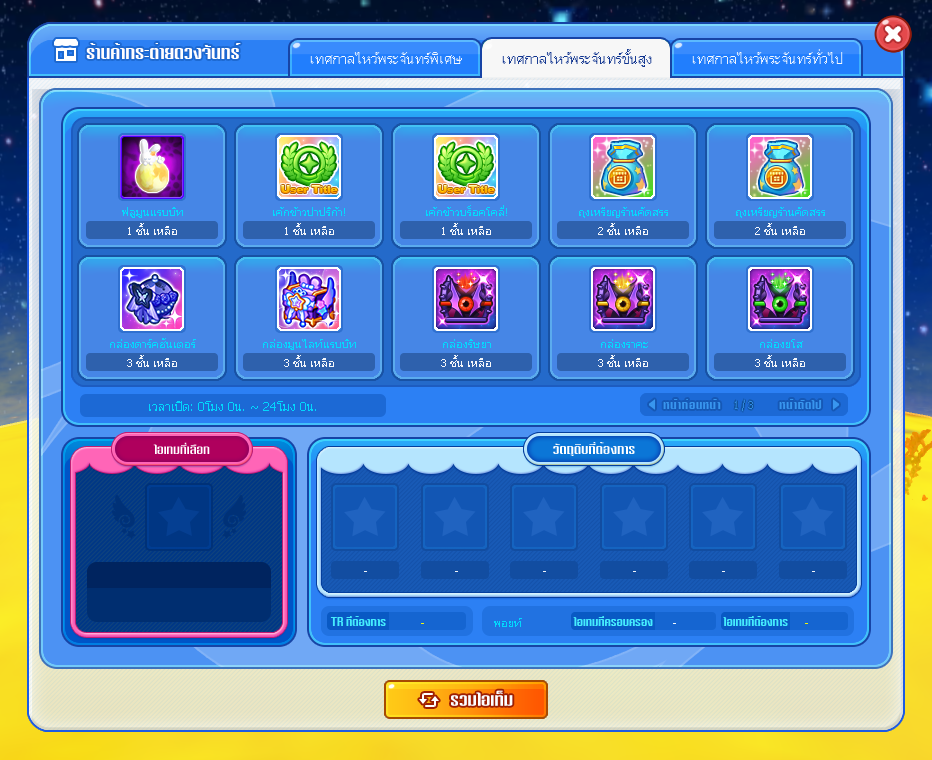Viewport: 932px width, 760px height.
Task: Open the เทศกาลไหว้พระจันทร์ทั่วไป tab
Action: tap(768, 59)
